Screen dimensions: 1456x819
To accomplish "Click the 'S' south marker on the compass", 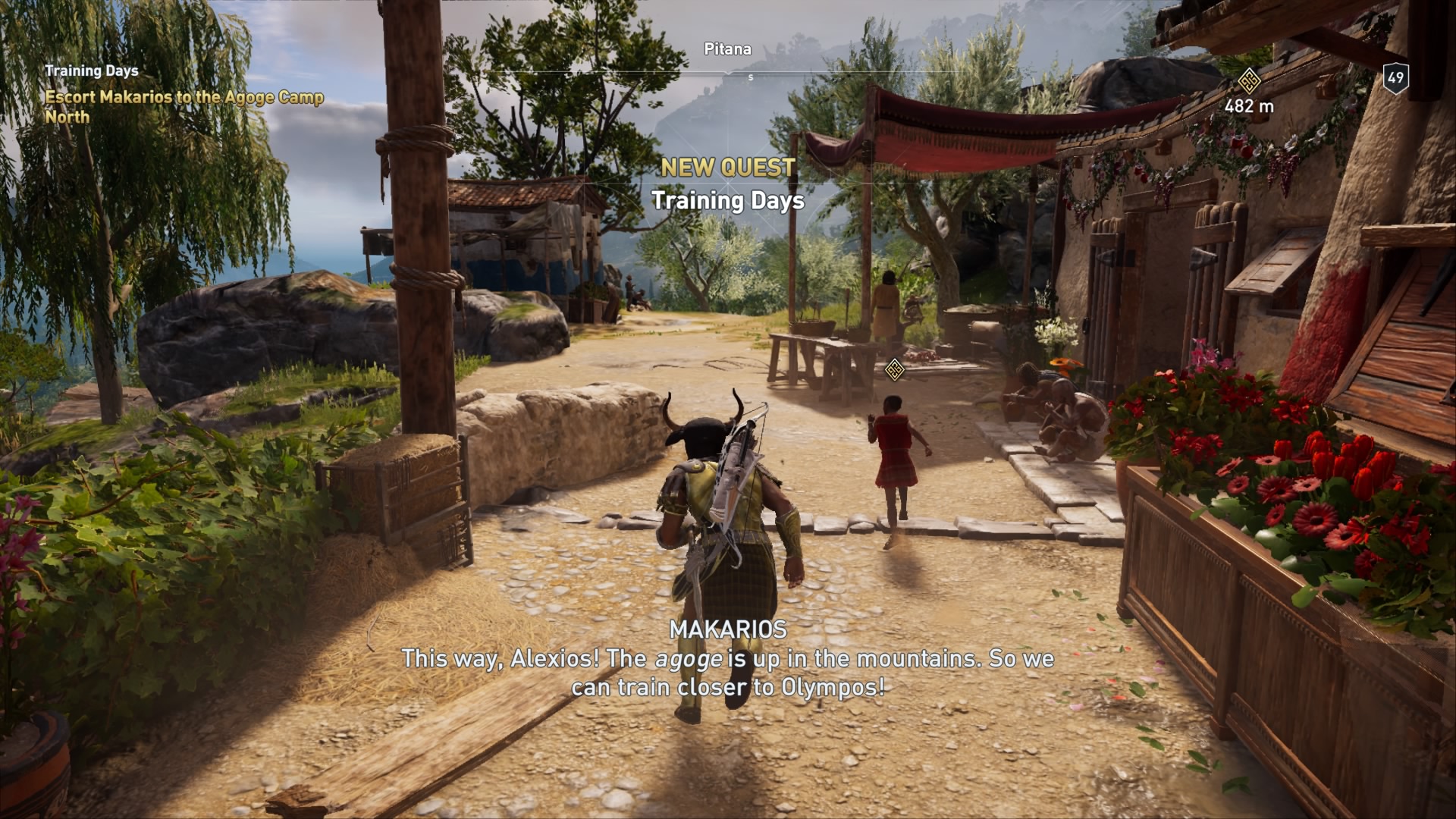I will tap(751, 76).
